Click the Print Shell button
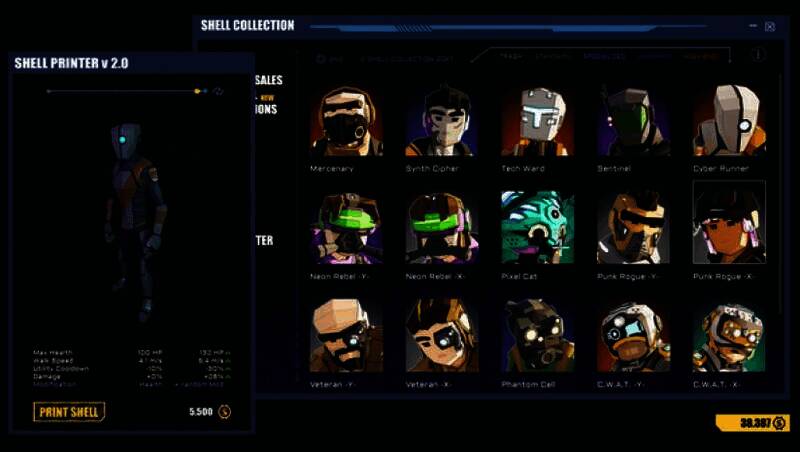Image resolution: width=800 pixels, height=452 pixels. coord(69,411)
